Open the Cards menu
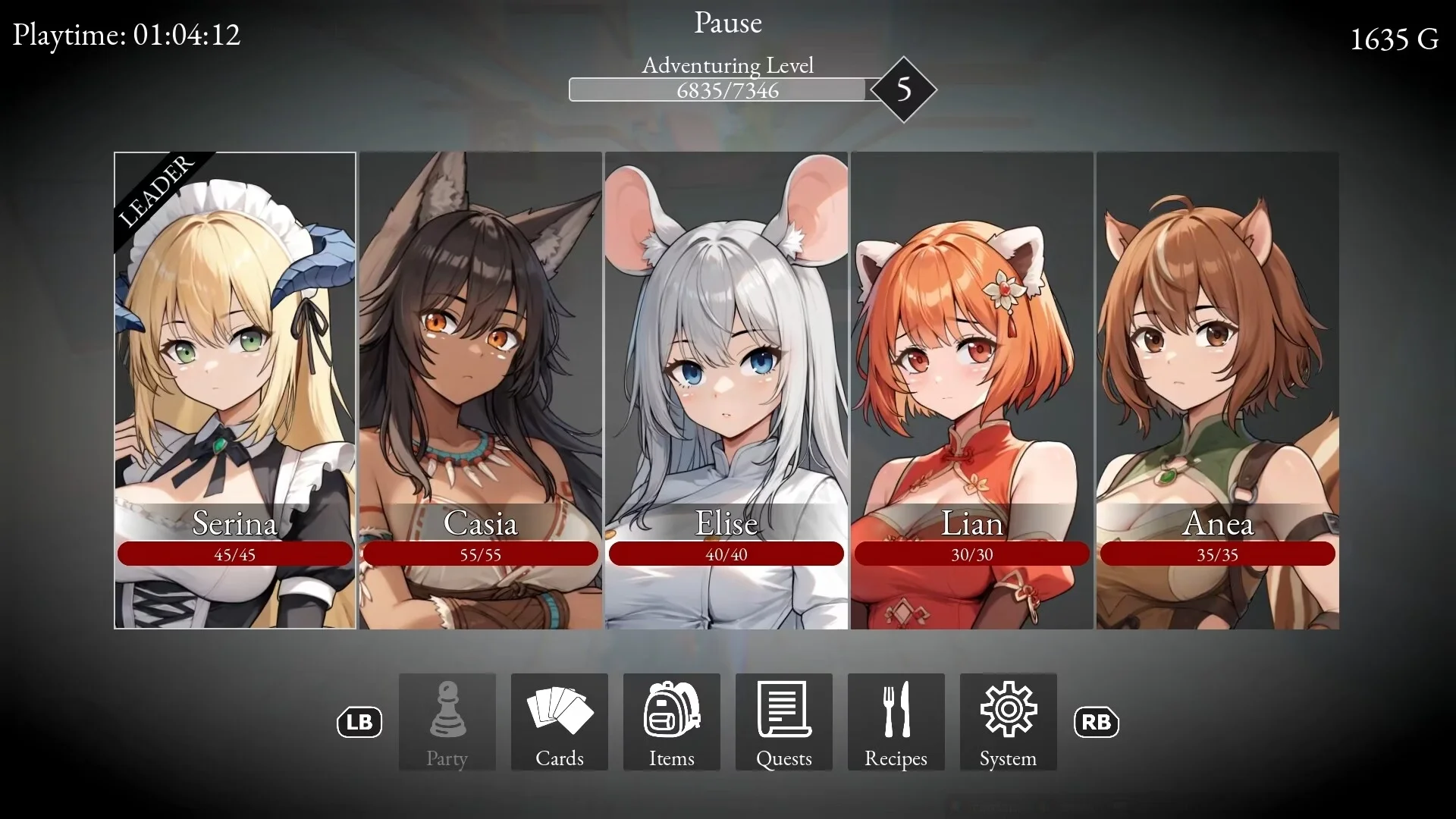 [x=560, y=722]
